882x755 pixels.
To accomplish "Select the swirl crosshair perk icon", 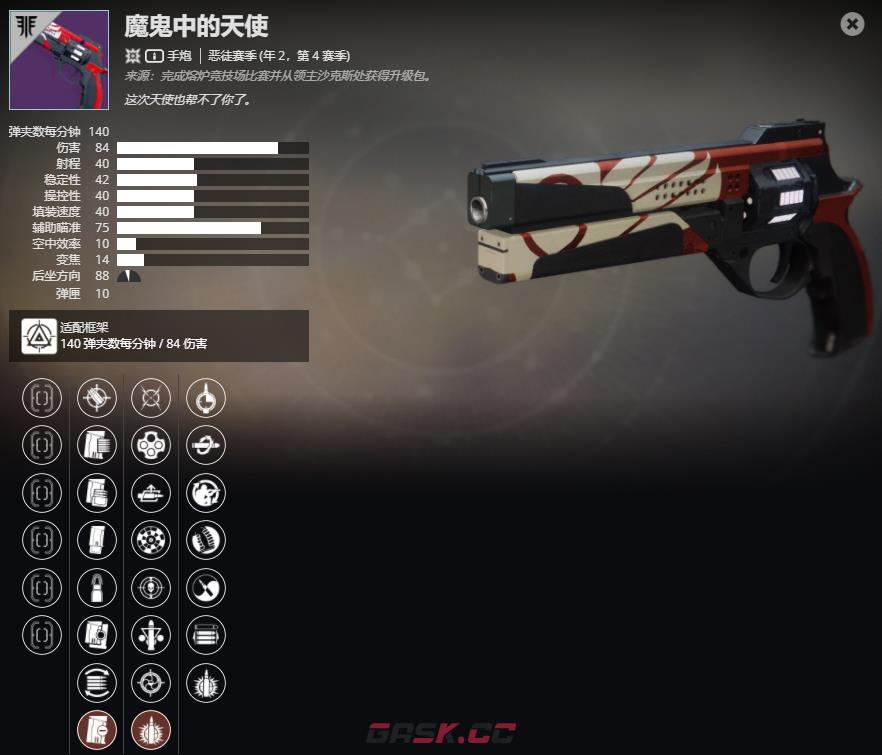I will point(151,682).
